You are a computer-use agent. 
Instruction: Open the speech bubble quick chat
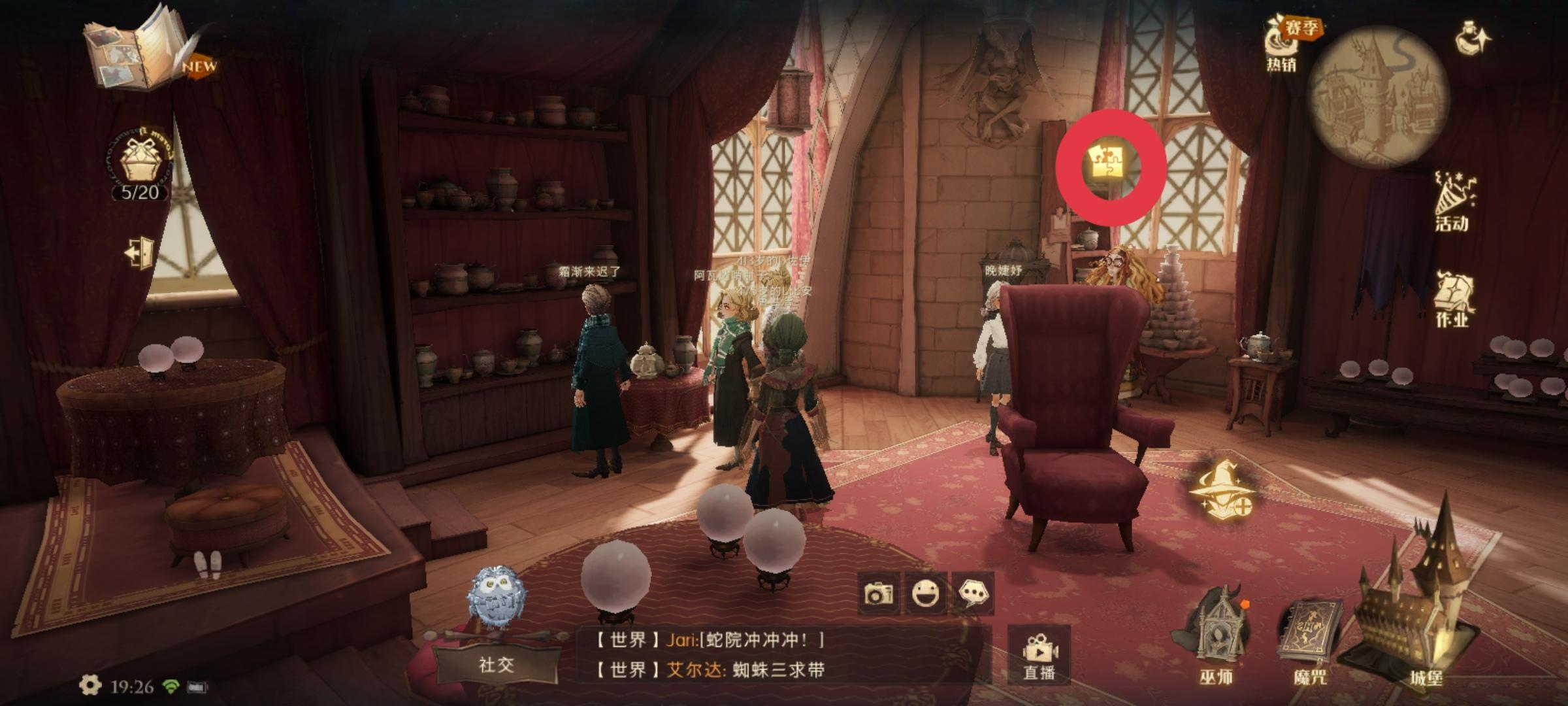tap(973, 594)
